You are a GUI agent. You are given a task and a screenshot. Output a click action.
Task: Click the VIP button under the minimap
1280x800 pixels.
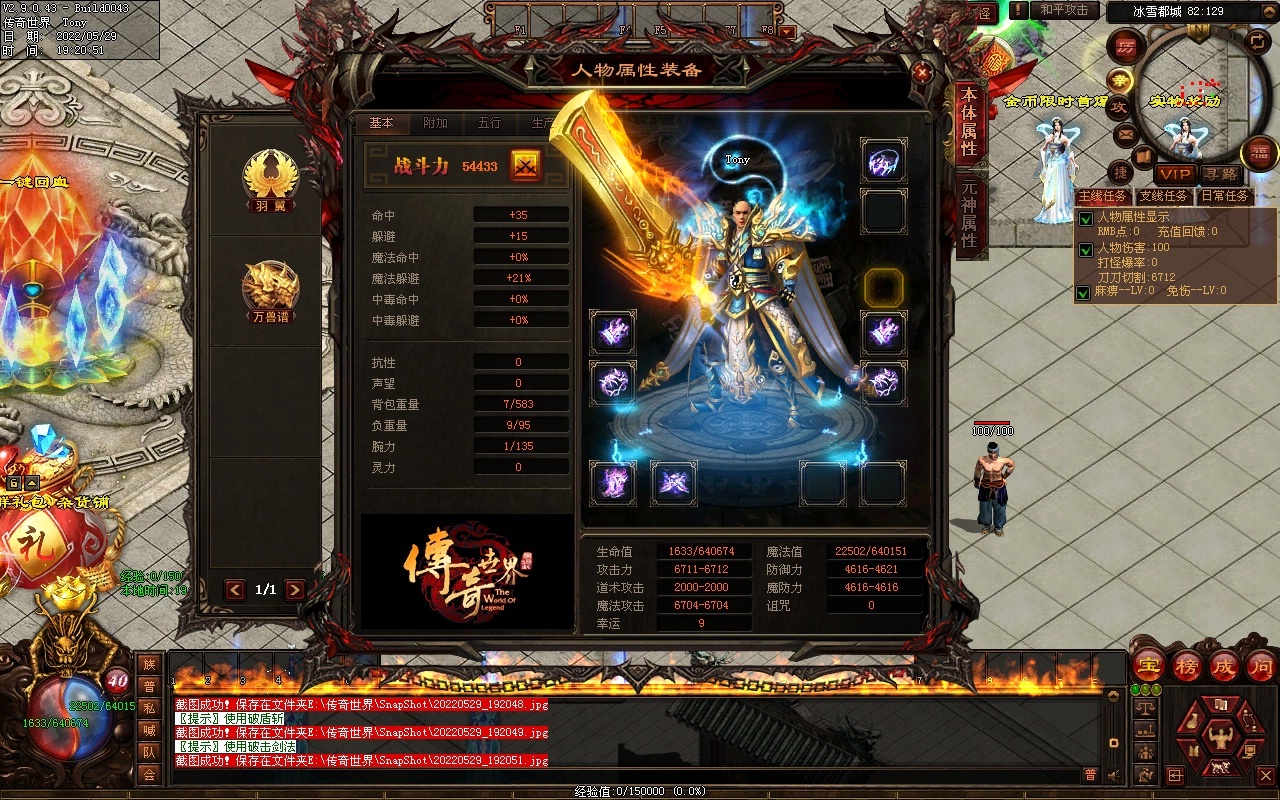click(1175, 174)
